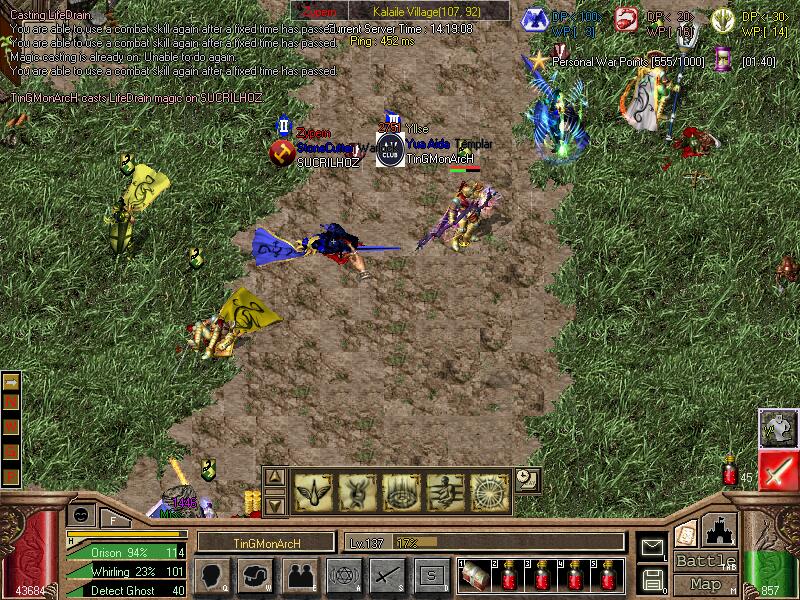800x600 pixels.
Task: Select the chest item in quick slot 1
Action: pyautogui.click(x=475, y=577)
